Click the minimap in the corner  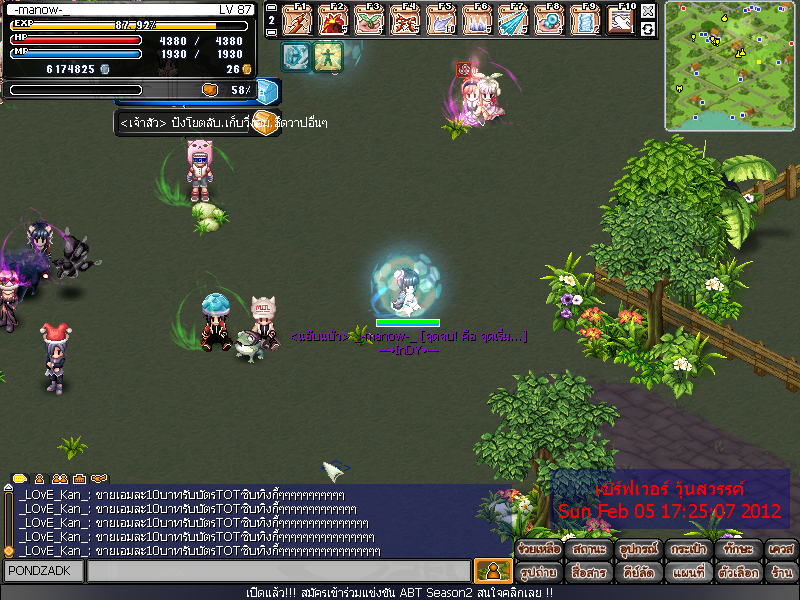coord(729,65)
